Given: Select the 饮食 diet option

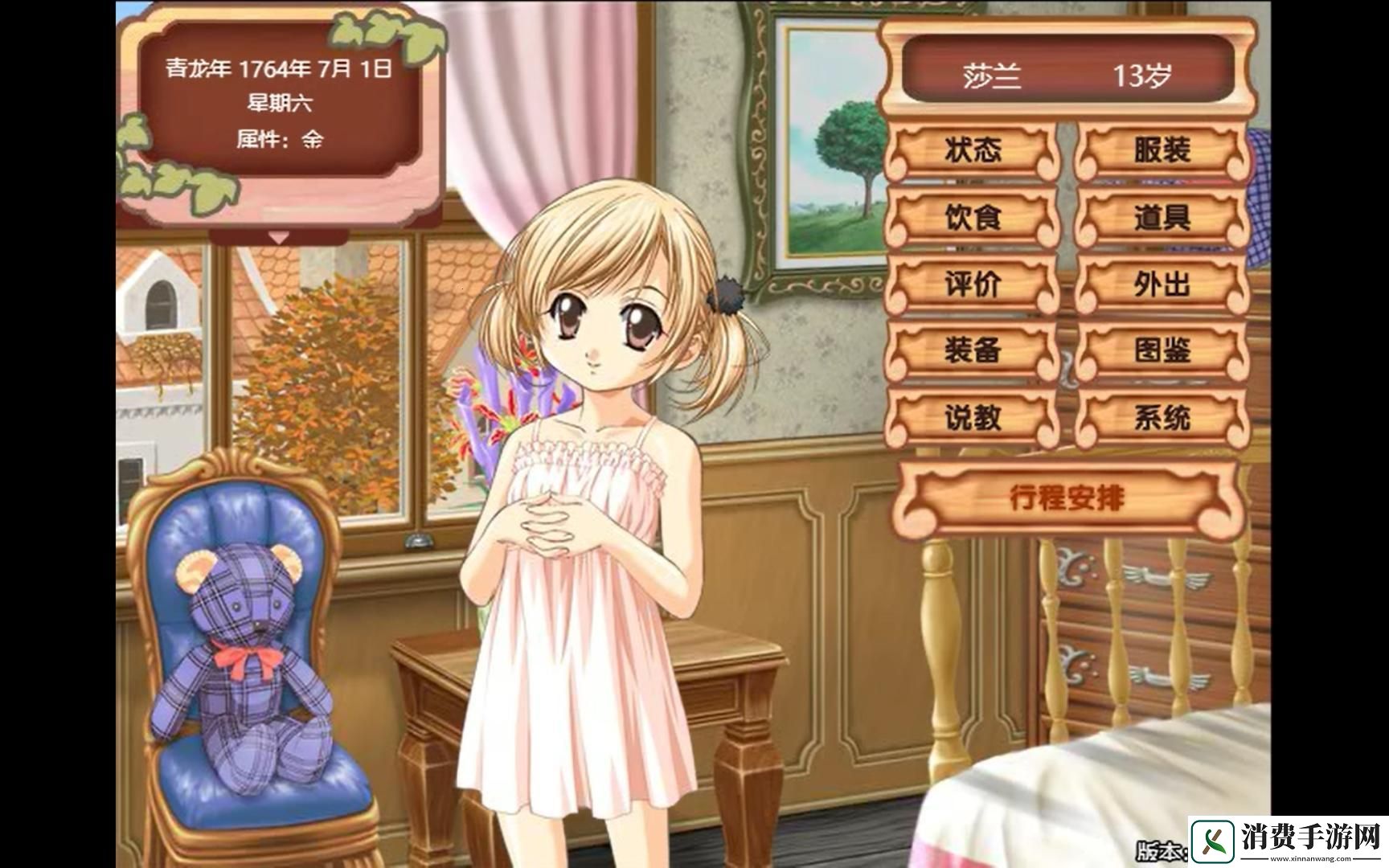Looking at the screenshot, I should click(974, 219).
